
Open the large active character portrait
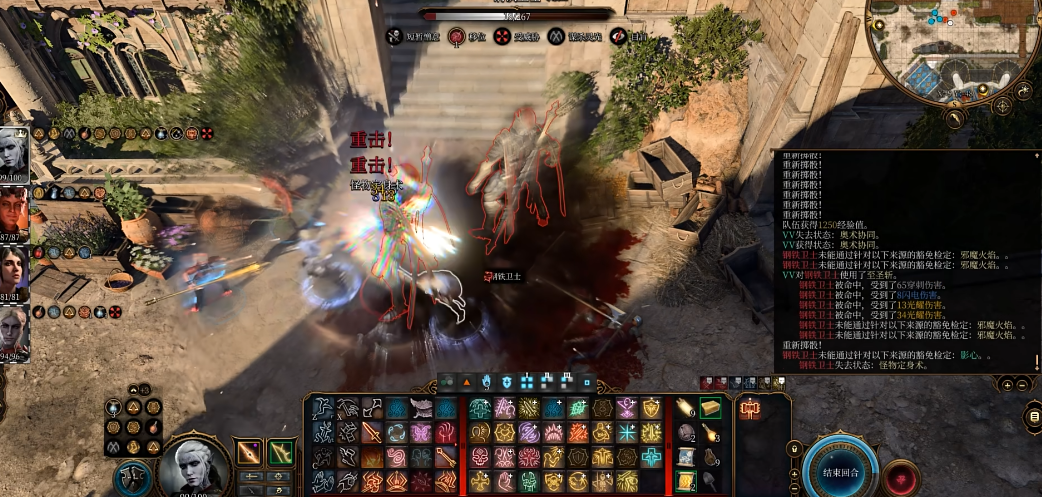[x=194, y=468]
